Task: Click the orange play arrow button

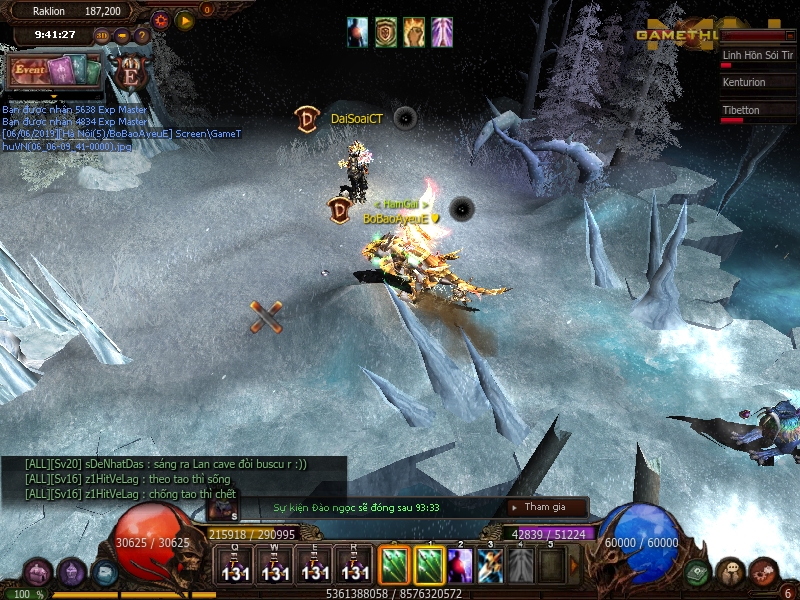Action: (185, 19)
